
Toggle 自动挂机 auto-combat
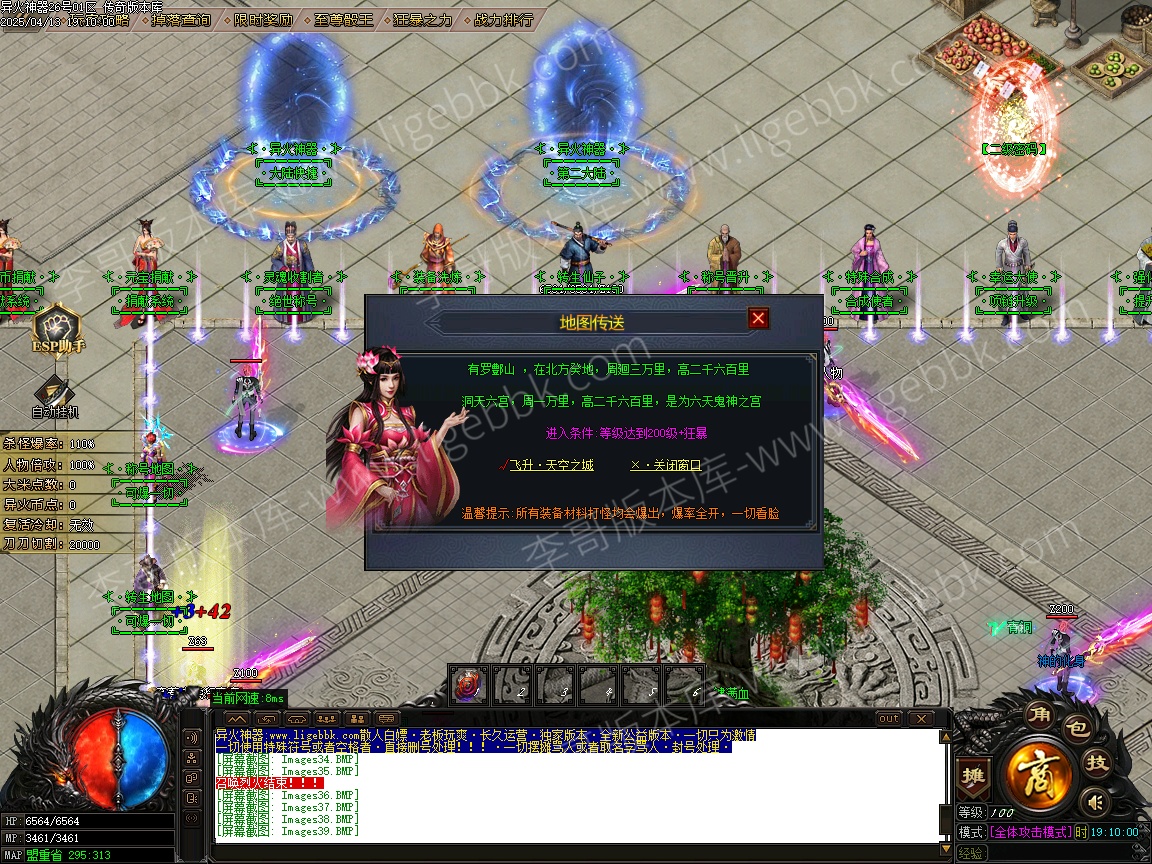(x=54, y=395)
